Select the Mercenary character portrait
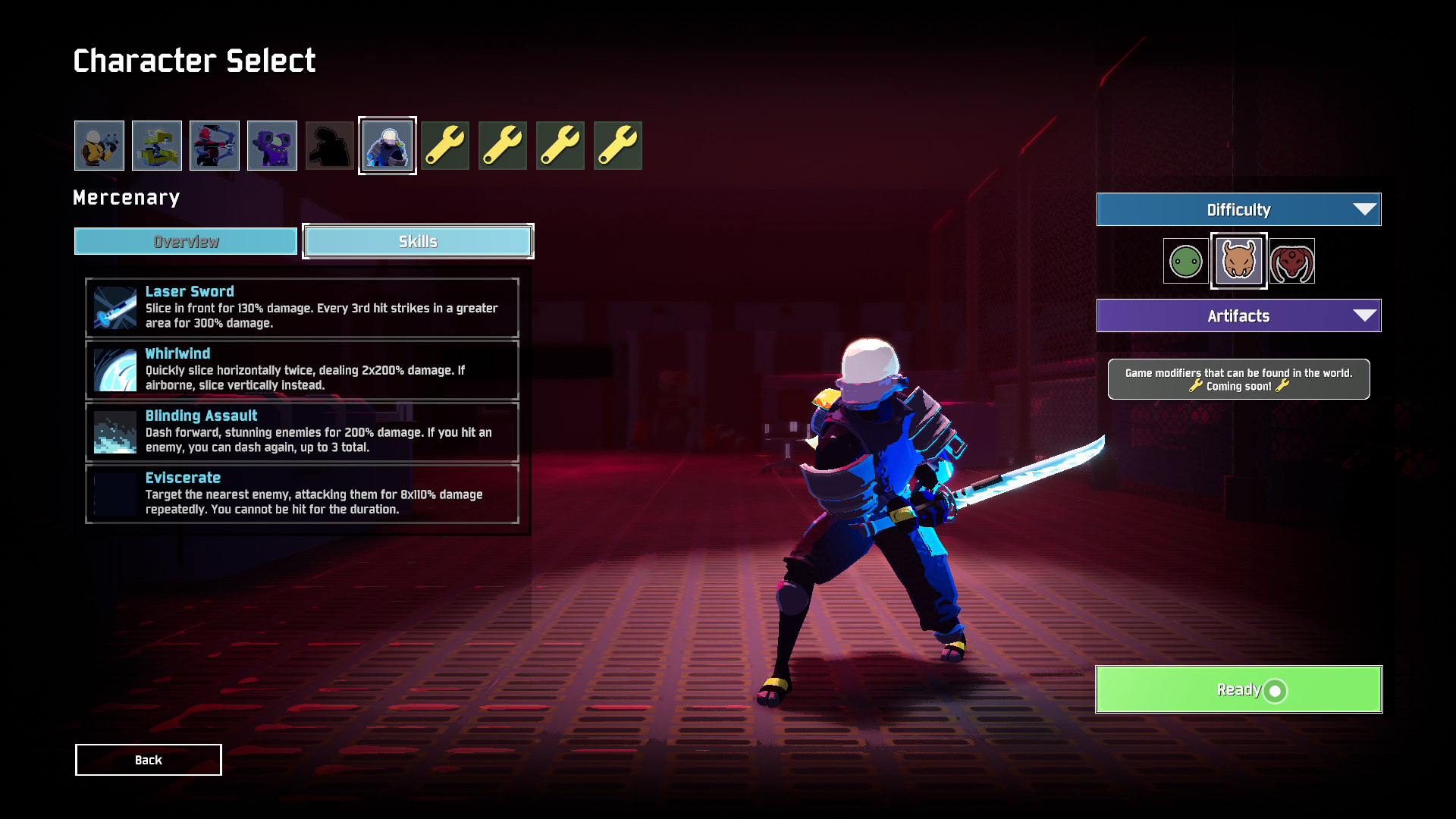 (388, 146)
